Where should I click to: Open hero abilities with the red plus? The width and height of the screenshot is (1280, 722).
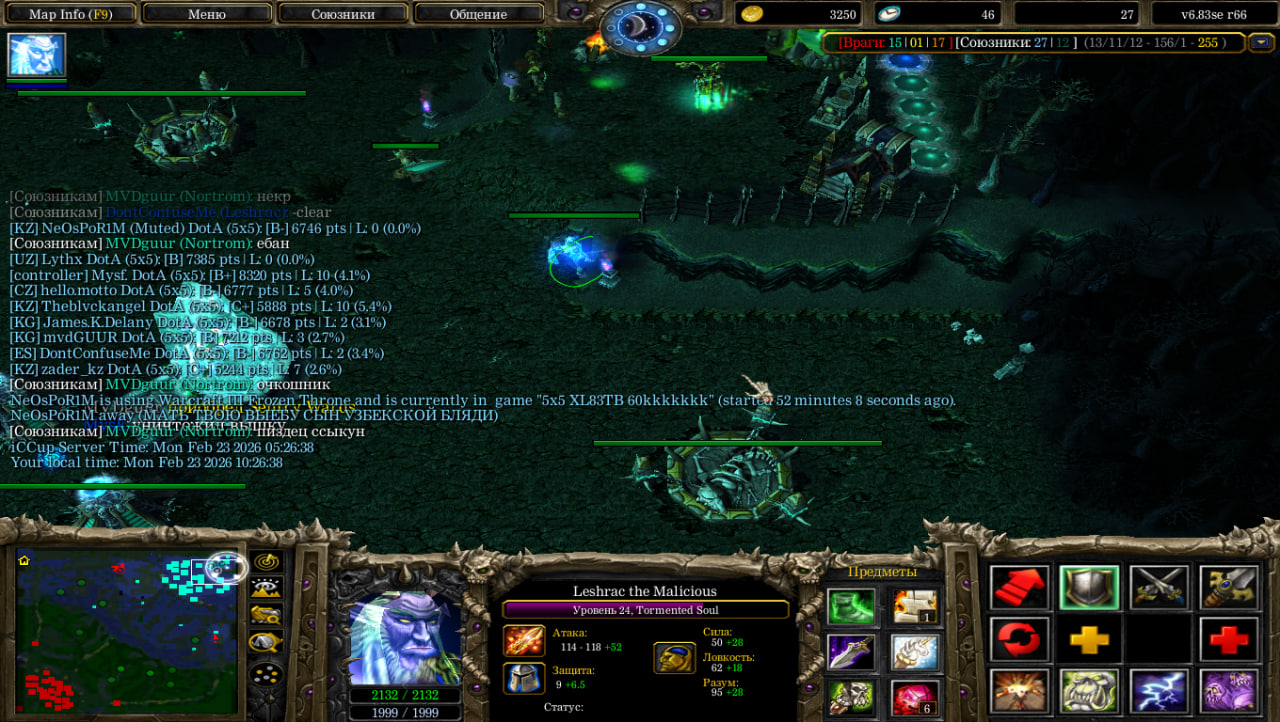1229,638
